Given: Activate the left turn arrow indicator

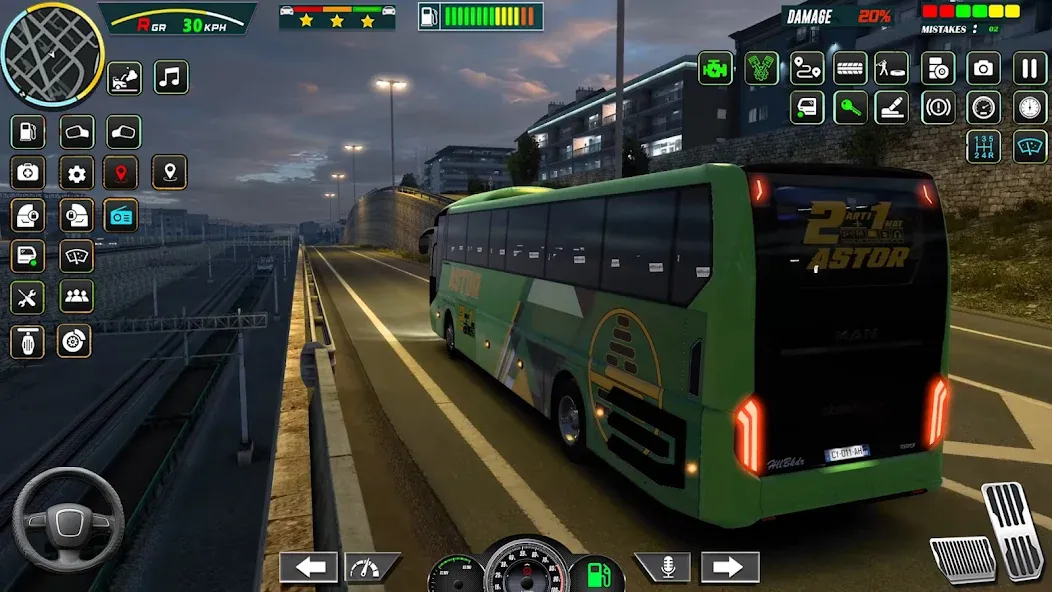Looking at the screenshot, I should click(308, 567).
